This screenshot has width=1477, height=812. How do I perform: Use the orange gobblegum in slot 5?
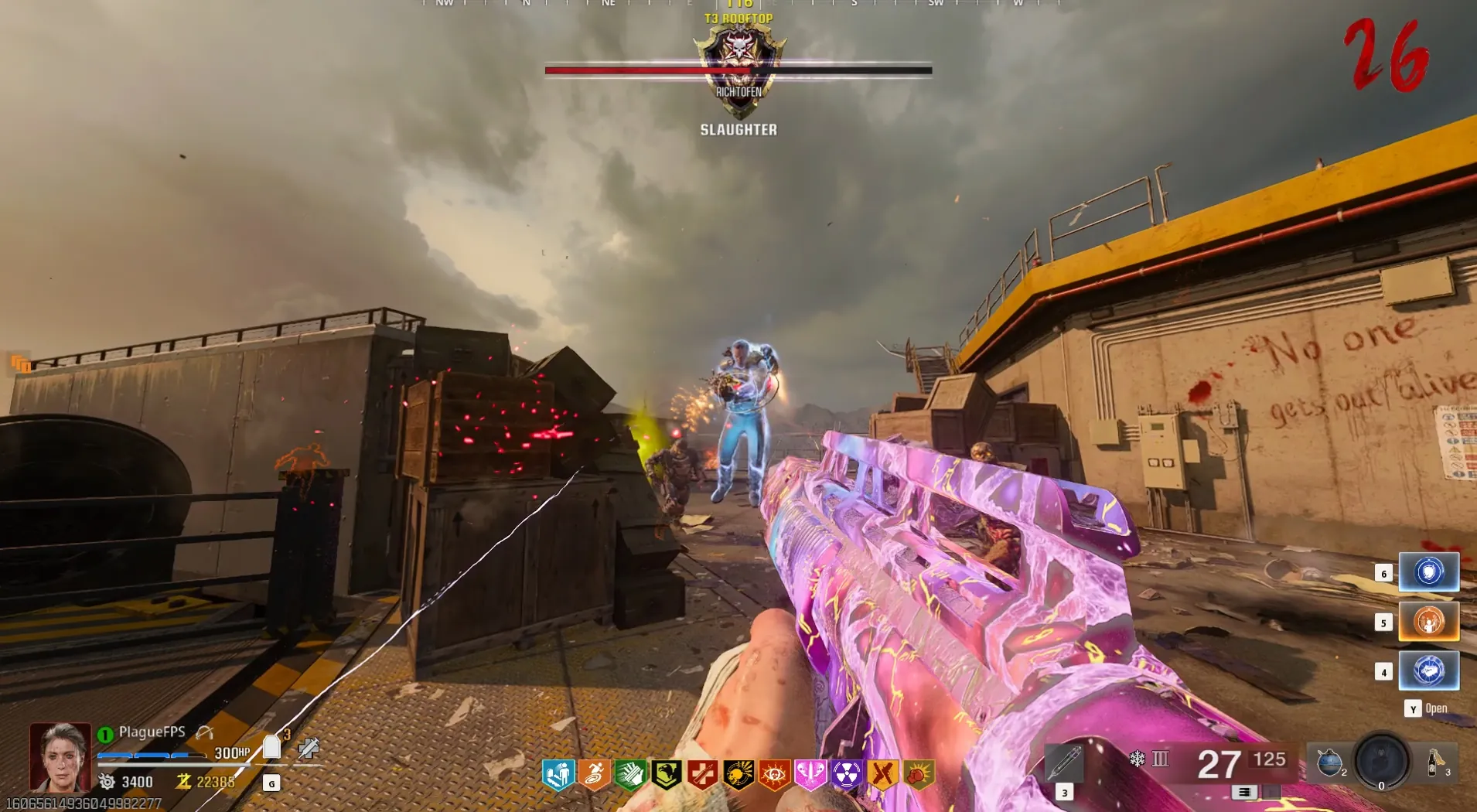tap(1428, 622)
